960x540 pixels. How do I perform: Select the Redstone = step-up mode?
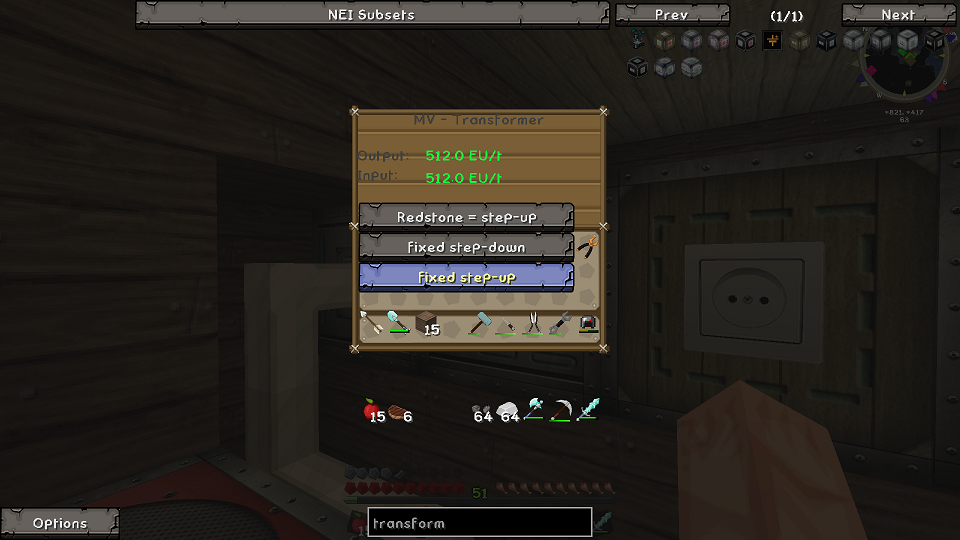pyautogui.click(x=466, y=217)
